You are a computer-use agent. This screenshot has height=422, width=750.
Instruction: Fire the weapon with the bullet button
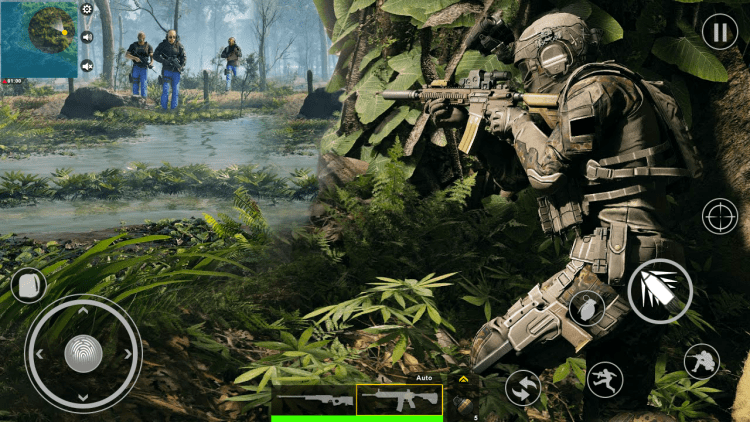point(660,290)
